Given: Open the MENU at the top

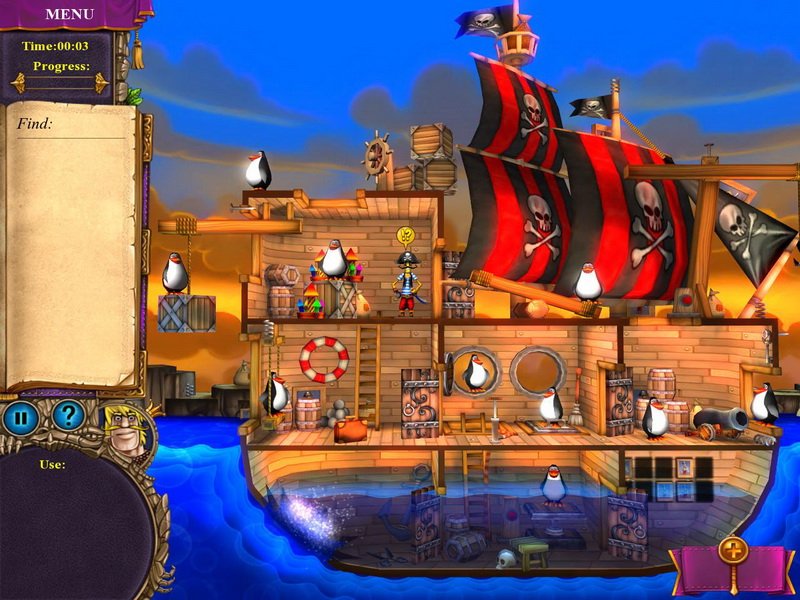Looking at the screenshot, I should click(69, 14).
